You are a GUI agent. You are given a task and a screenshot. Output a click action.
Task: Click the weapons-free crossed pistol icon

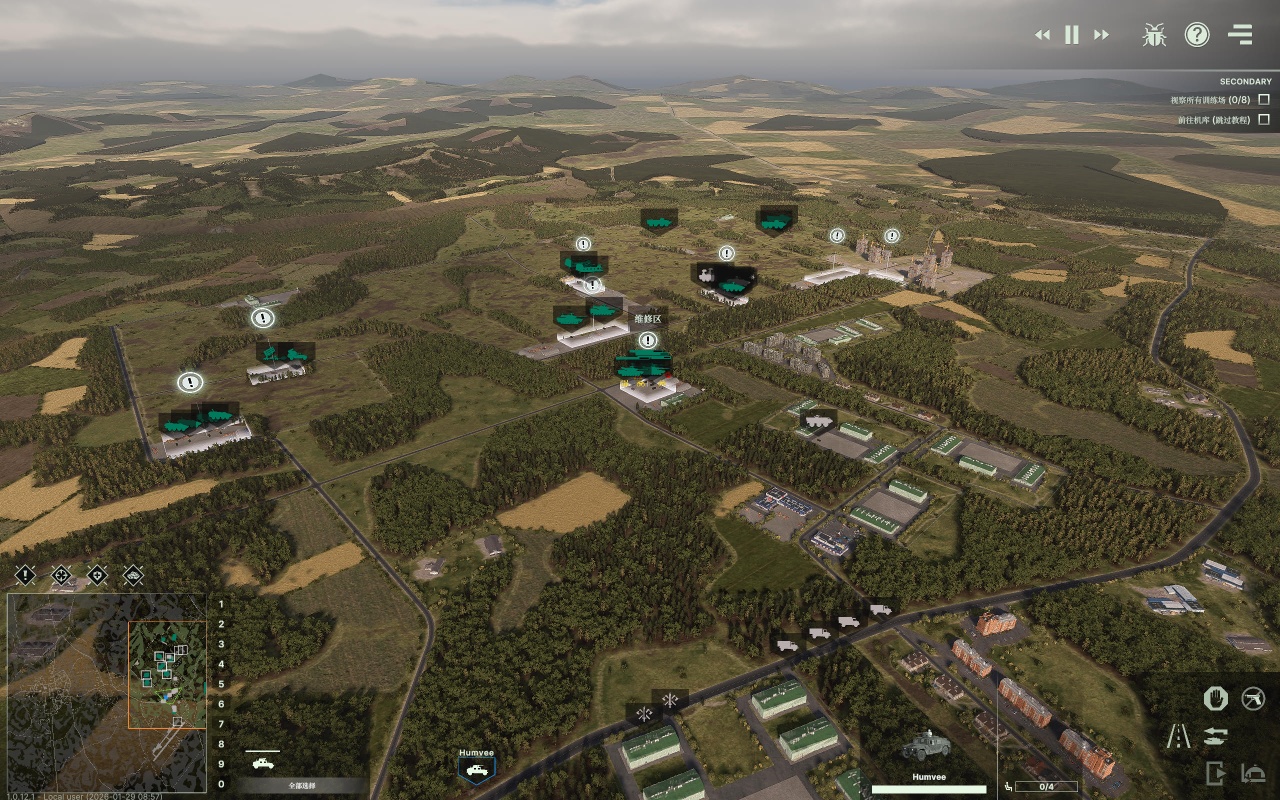point(1253,698)
